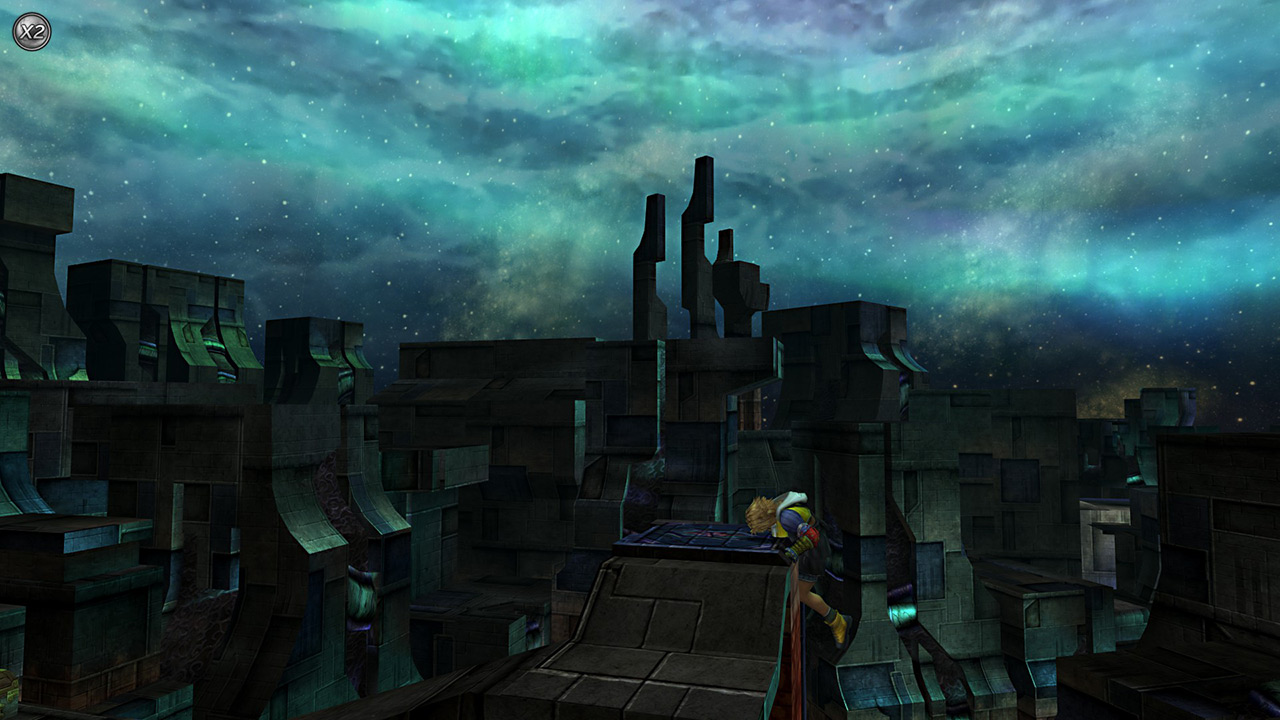Click the X2 speed booster icon
This screenshot has width=1280, height=720.
coord(31,31)
